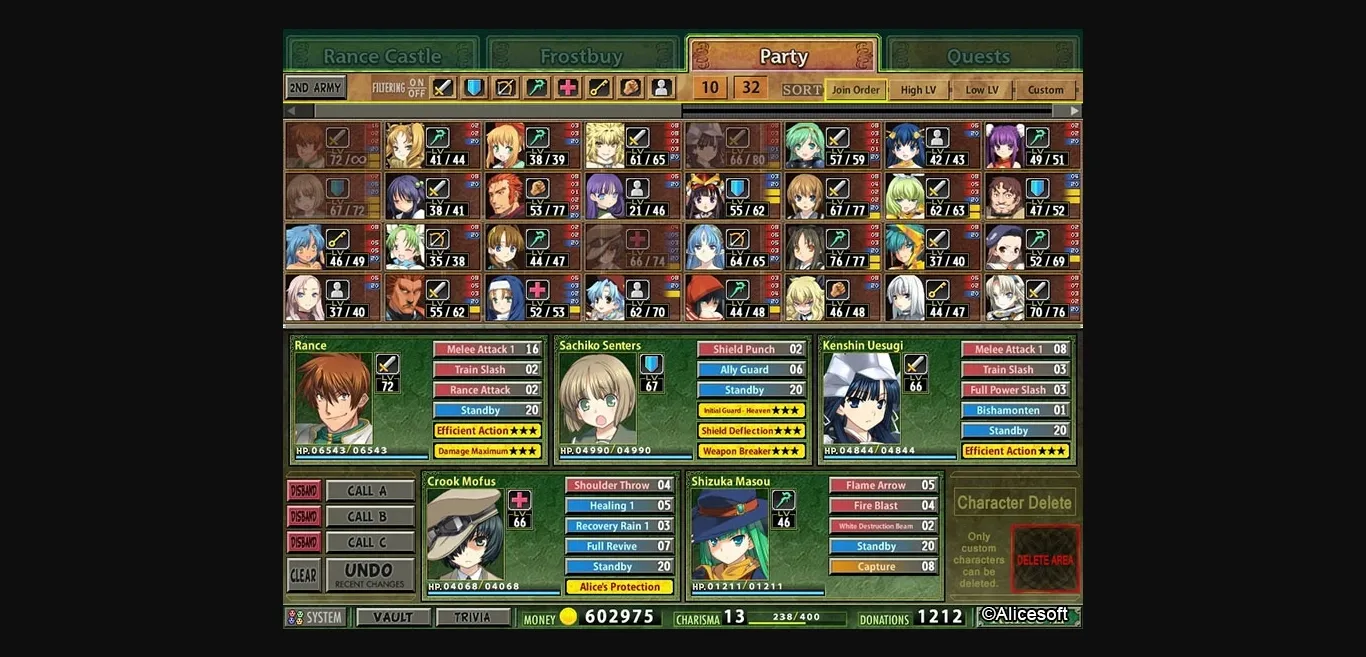
Task: Open the VAULT
Action: 393,617
